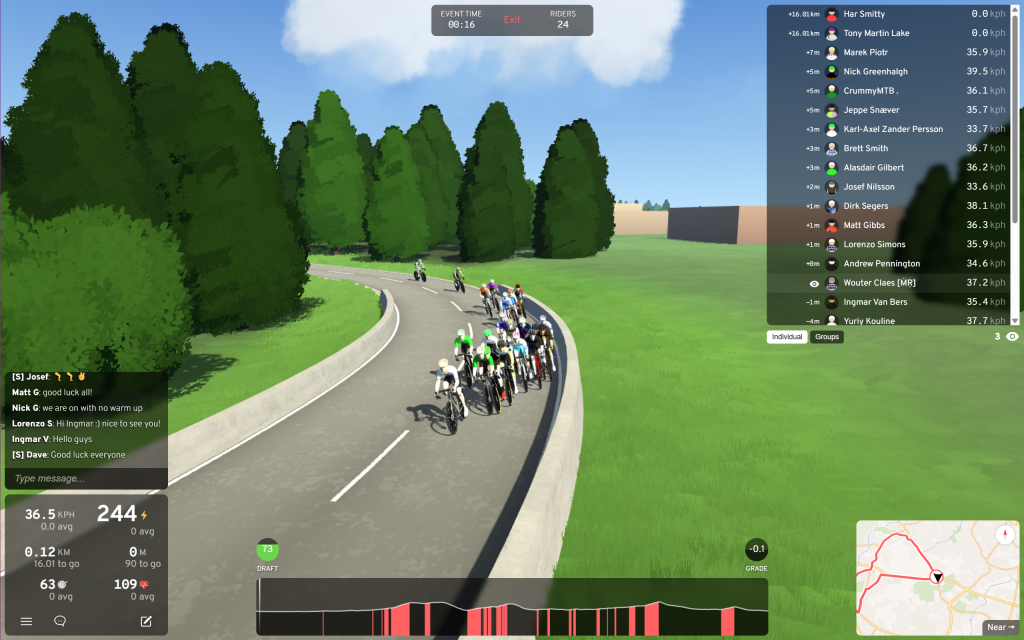Toggle the chat speech bubble icon

click(60, 621)
